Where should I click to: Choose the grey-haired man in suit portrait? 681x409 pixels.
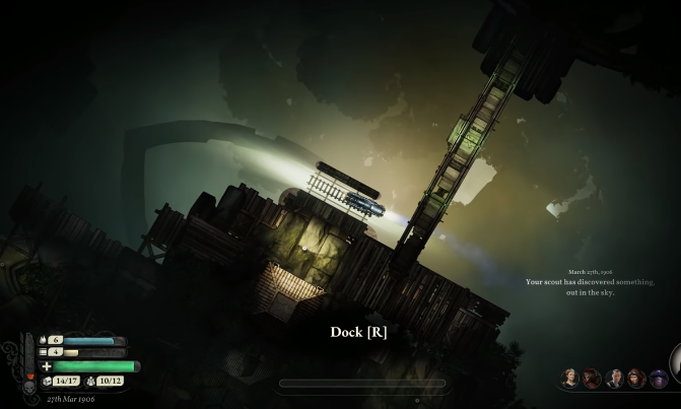click(614, 378)
